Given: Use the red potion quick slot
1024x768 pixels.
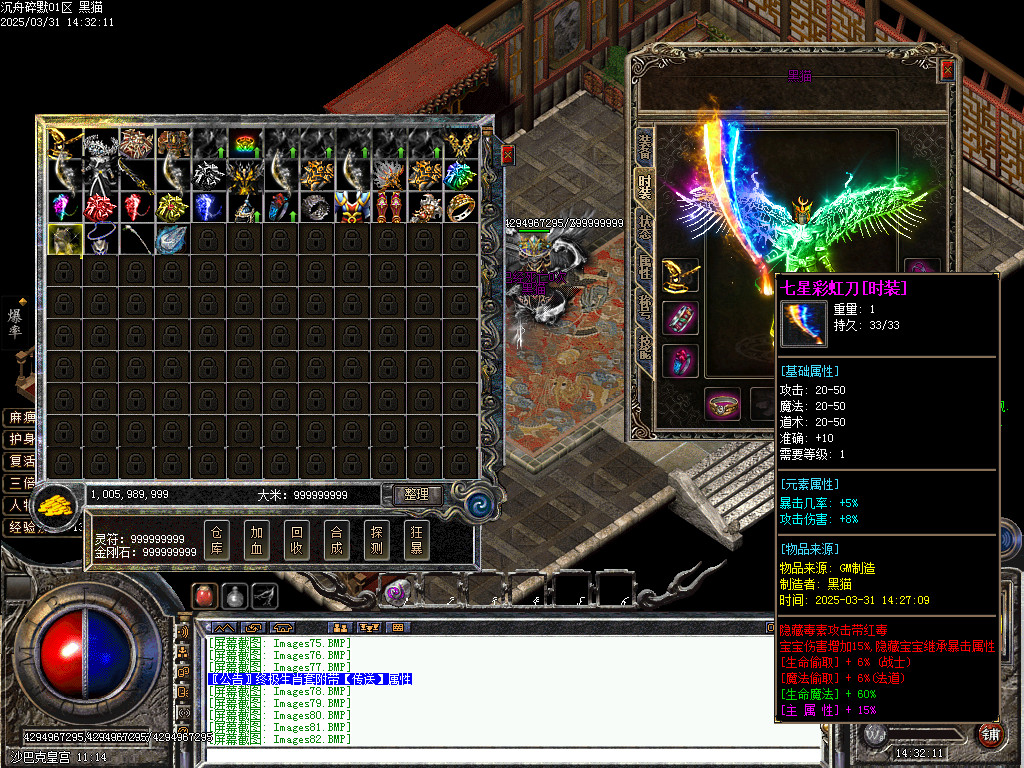Looking at the screenshot, I should tap(205, 595).
